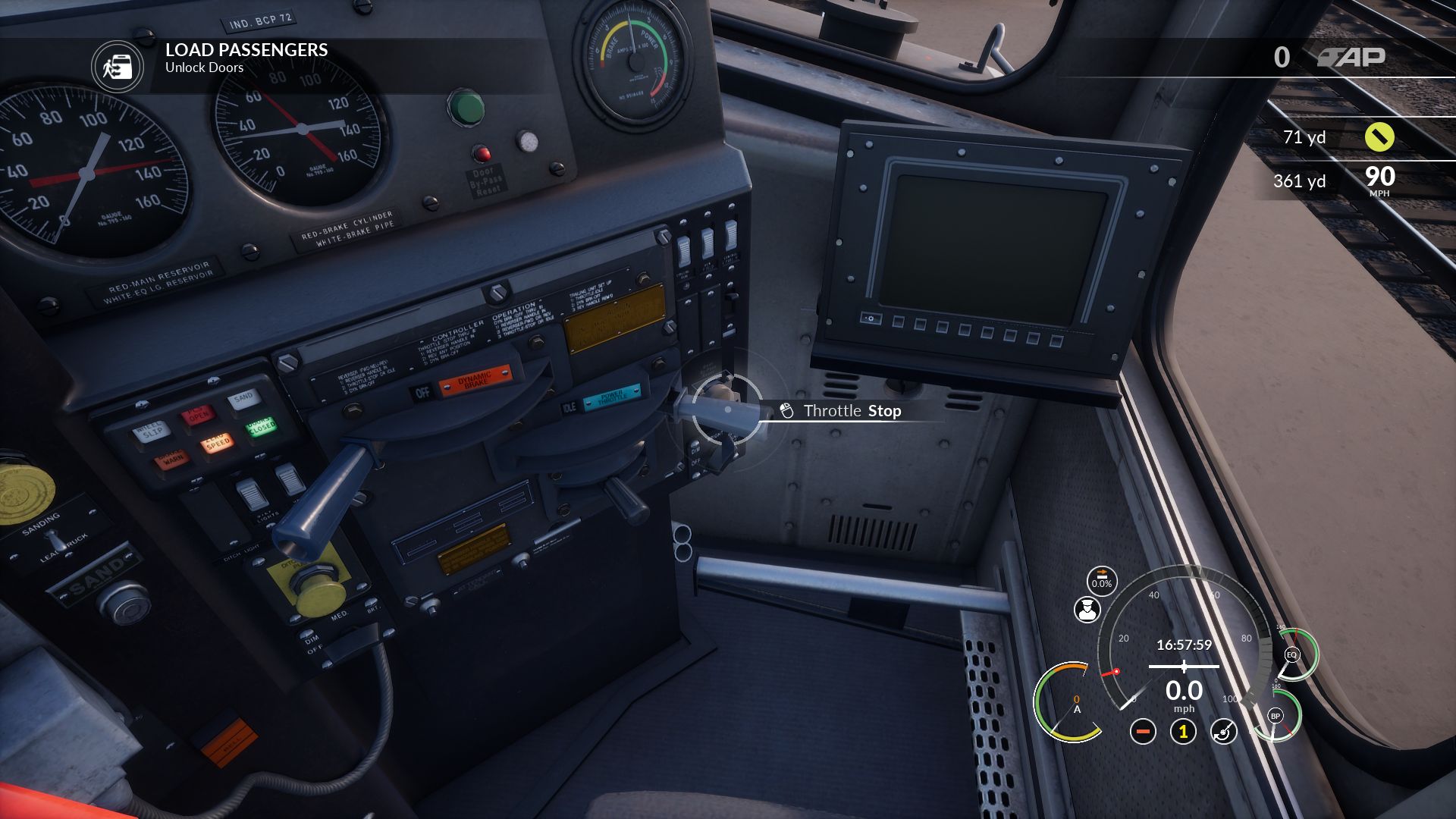
Task: Activate the highlighted Throttle Stop control
Action: click(727, 409)
